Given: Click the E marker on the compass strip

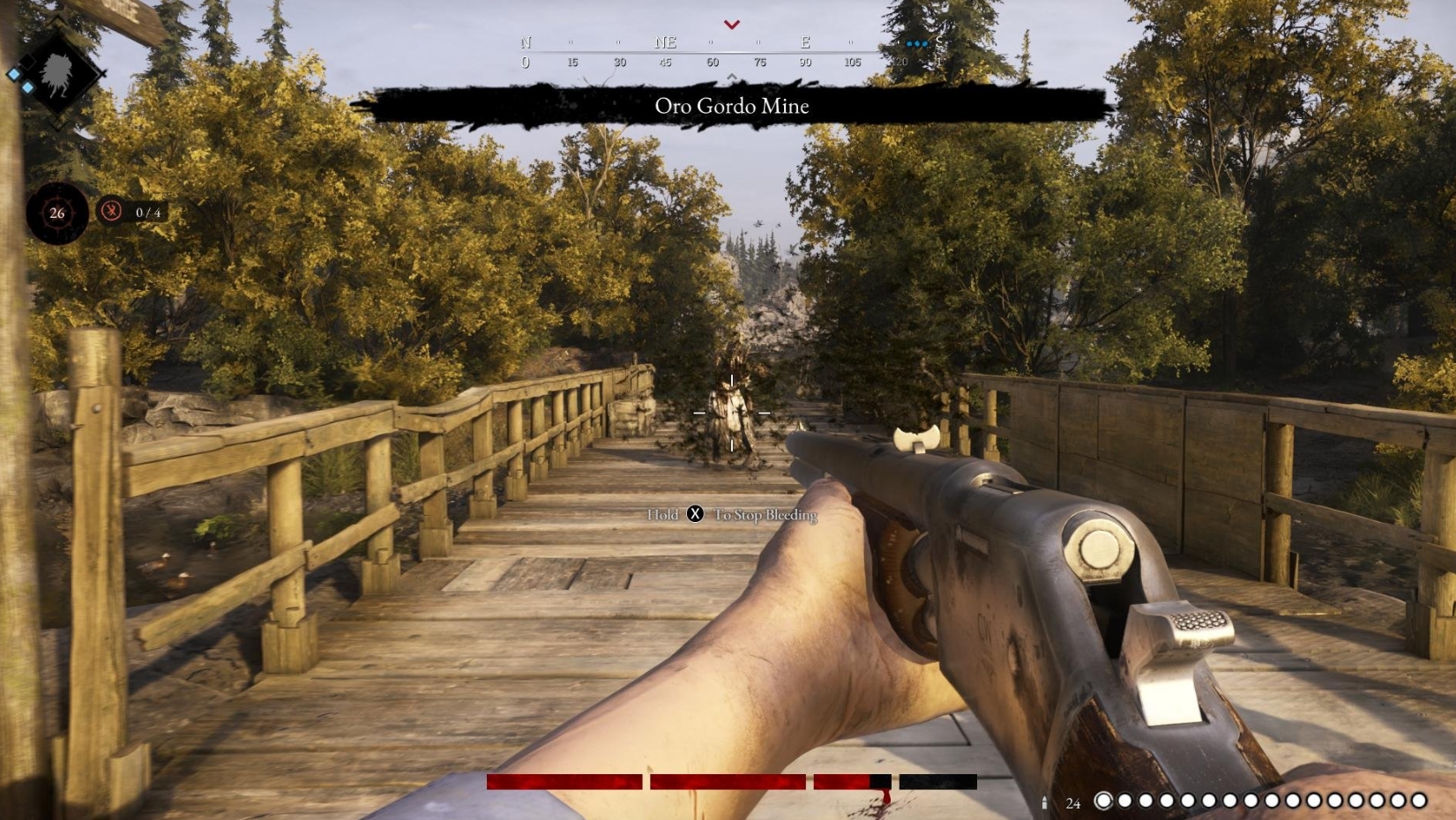Looking at the screenshot, I should pyautogui.click(x=804, y=41).
